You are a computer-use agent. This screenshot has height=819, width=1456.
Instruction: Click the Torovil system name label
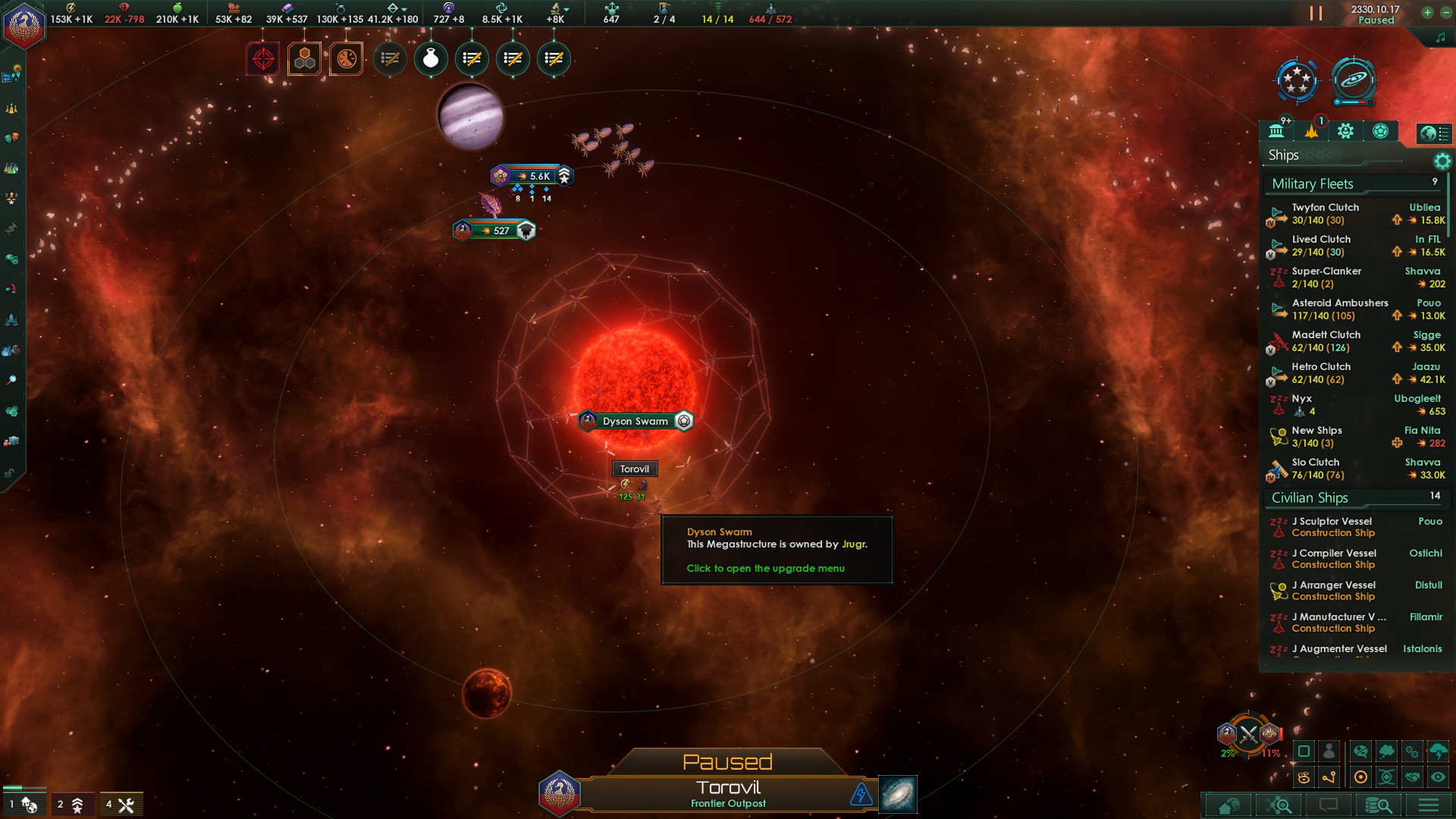click(635, 469)
